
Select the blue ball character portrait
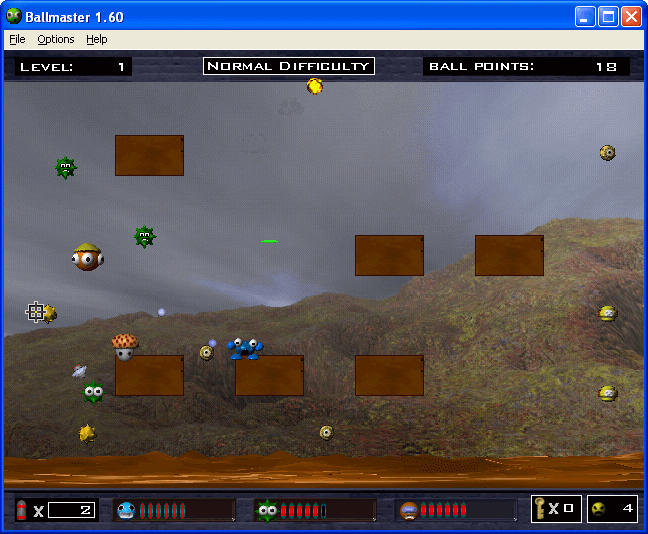point(126,511)
